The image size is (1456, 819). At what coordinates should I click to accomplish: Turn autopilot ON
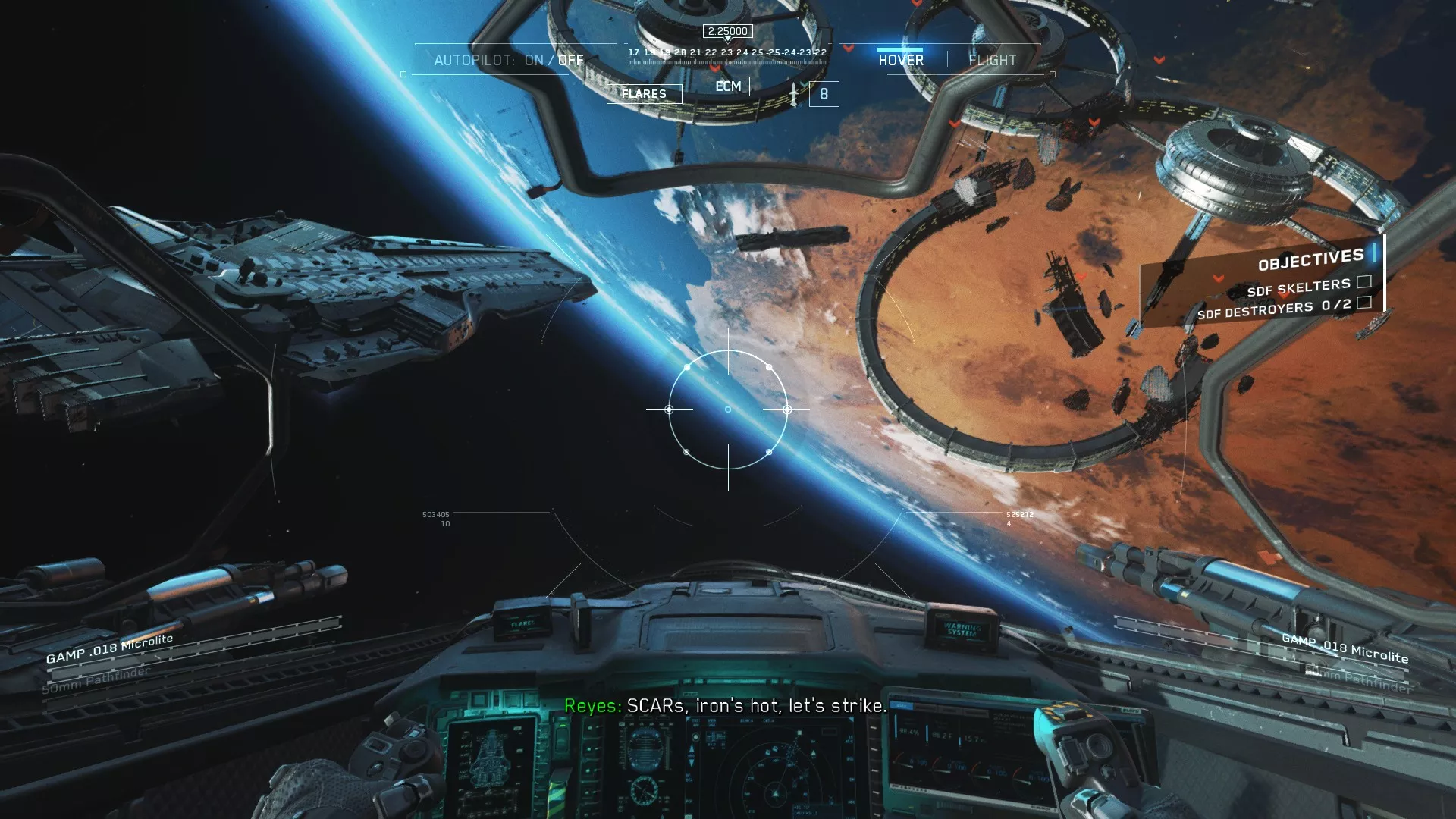pyautogui.click(x=534, y=60)
